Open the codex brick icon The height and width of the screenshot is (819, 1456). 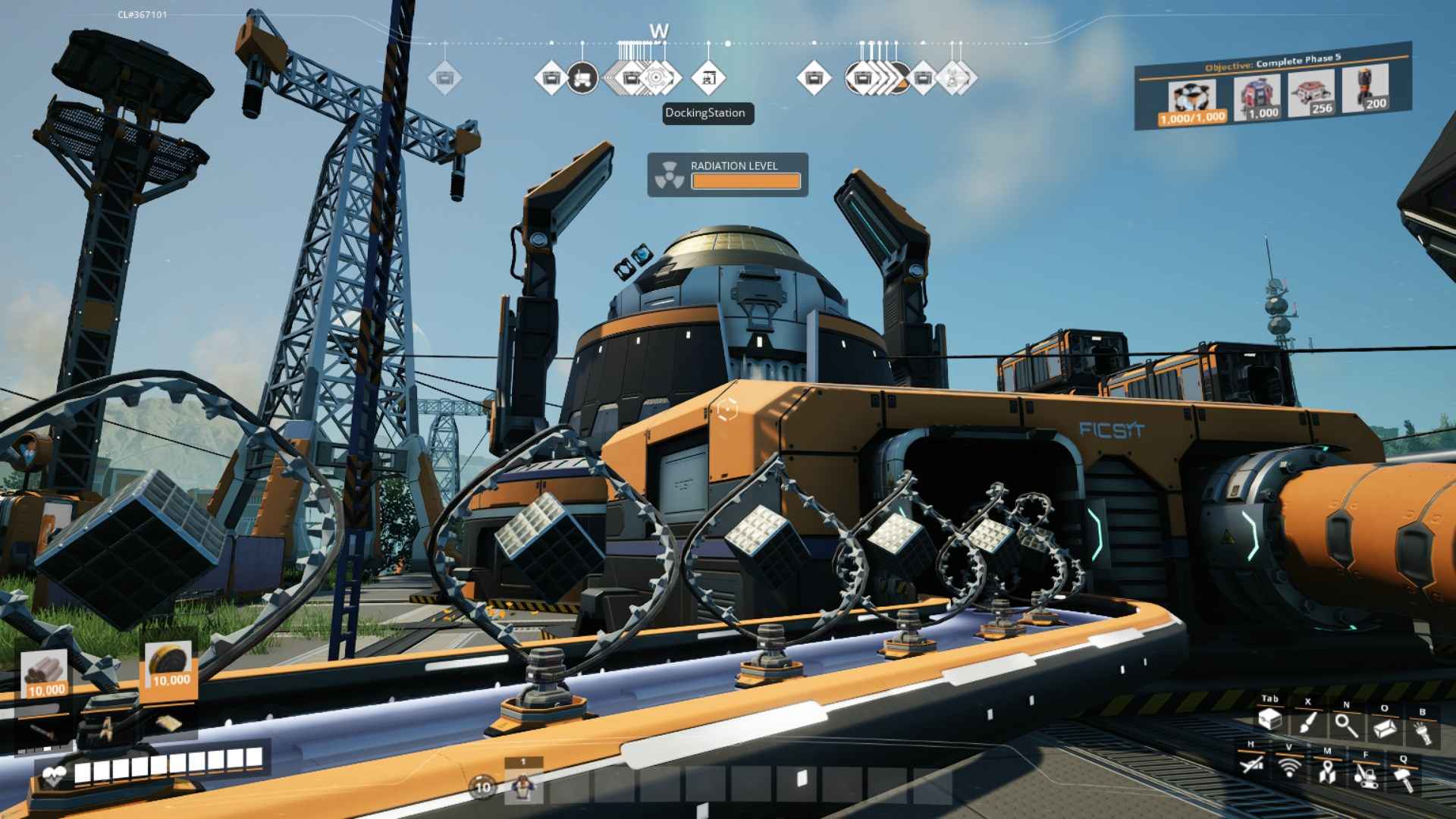(1385, 728)
